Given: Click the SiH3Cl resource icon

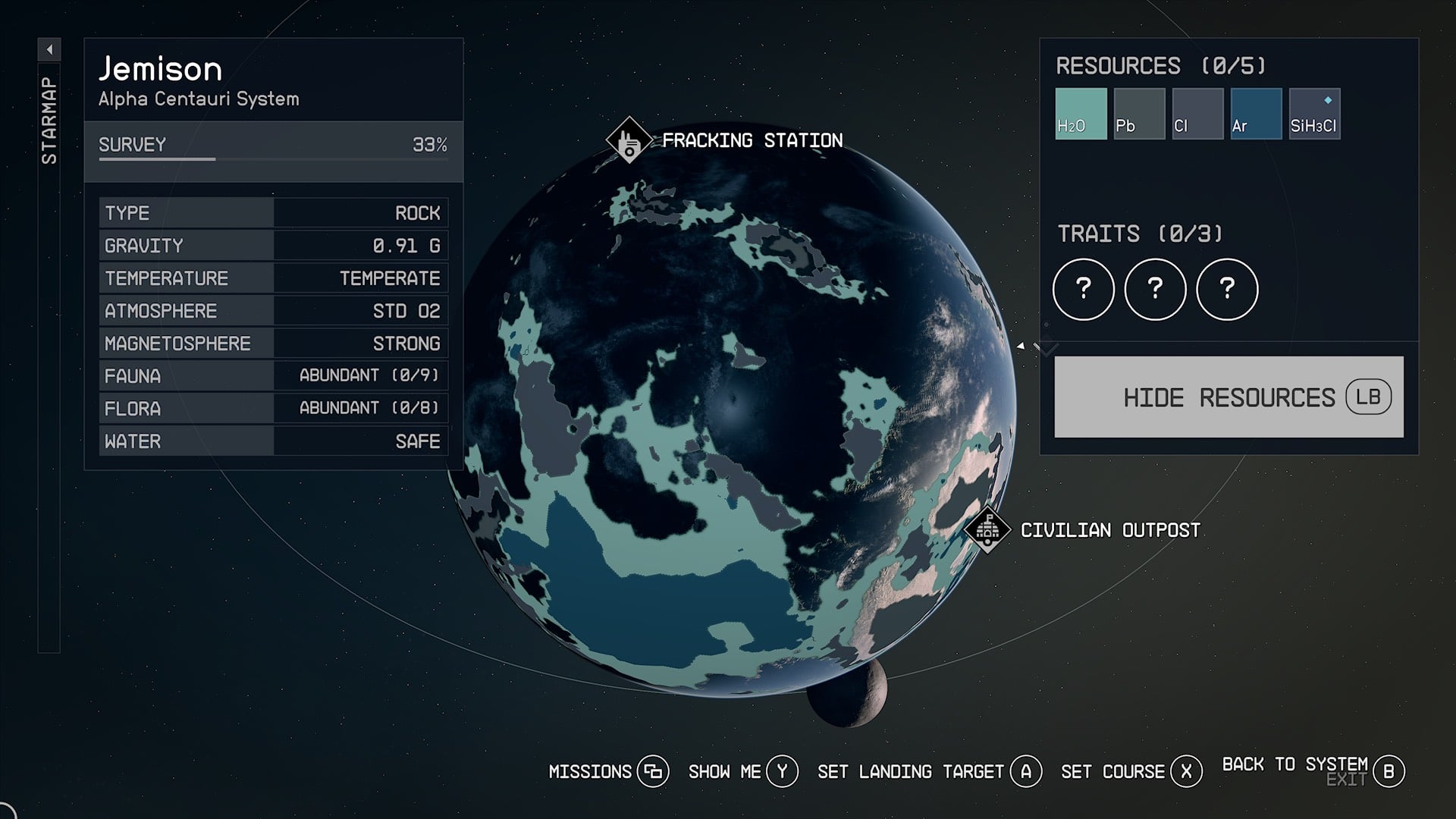Looking at the screenshot, I should (x=1314, y=113).
